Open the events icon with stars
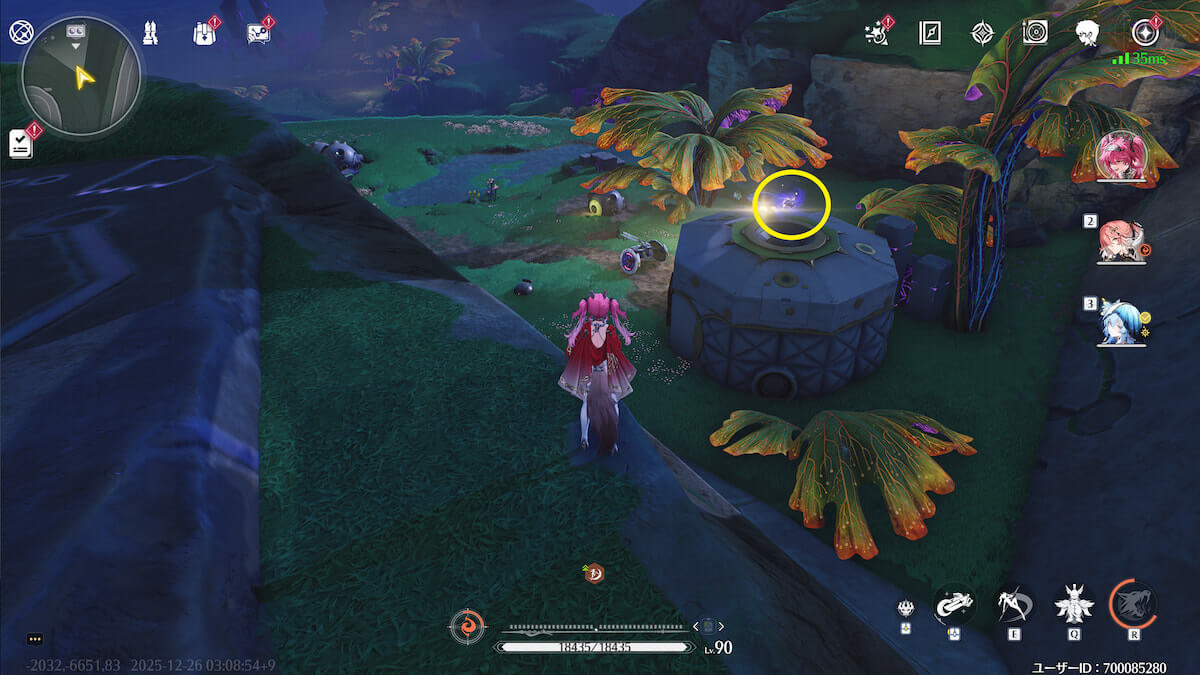The width and height of the screenshot is (1200, 675). pyautogui.click(x=877, y=33)
